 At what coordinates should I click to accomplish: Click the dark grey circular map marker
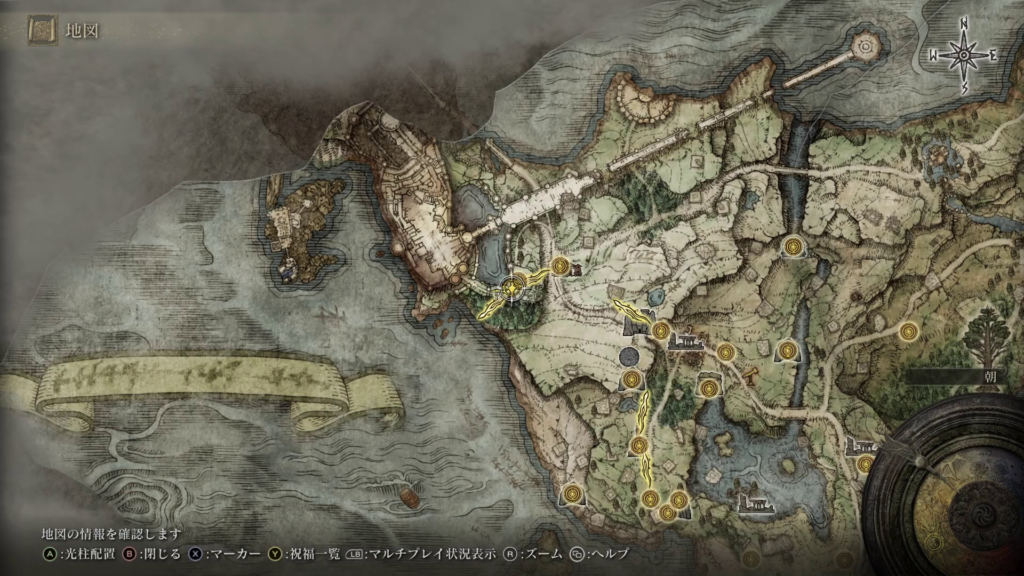tap(630, 356)
